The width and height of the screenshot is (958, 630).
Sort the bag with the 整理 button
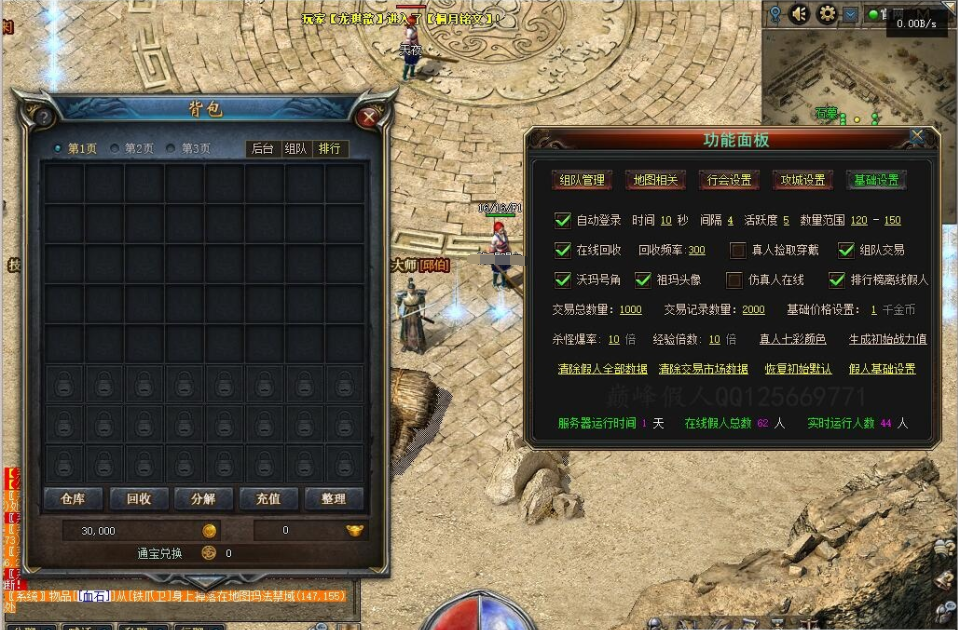(333, 499)
